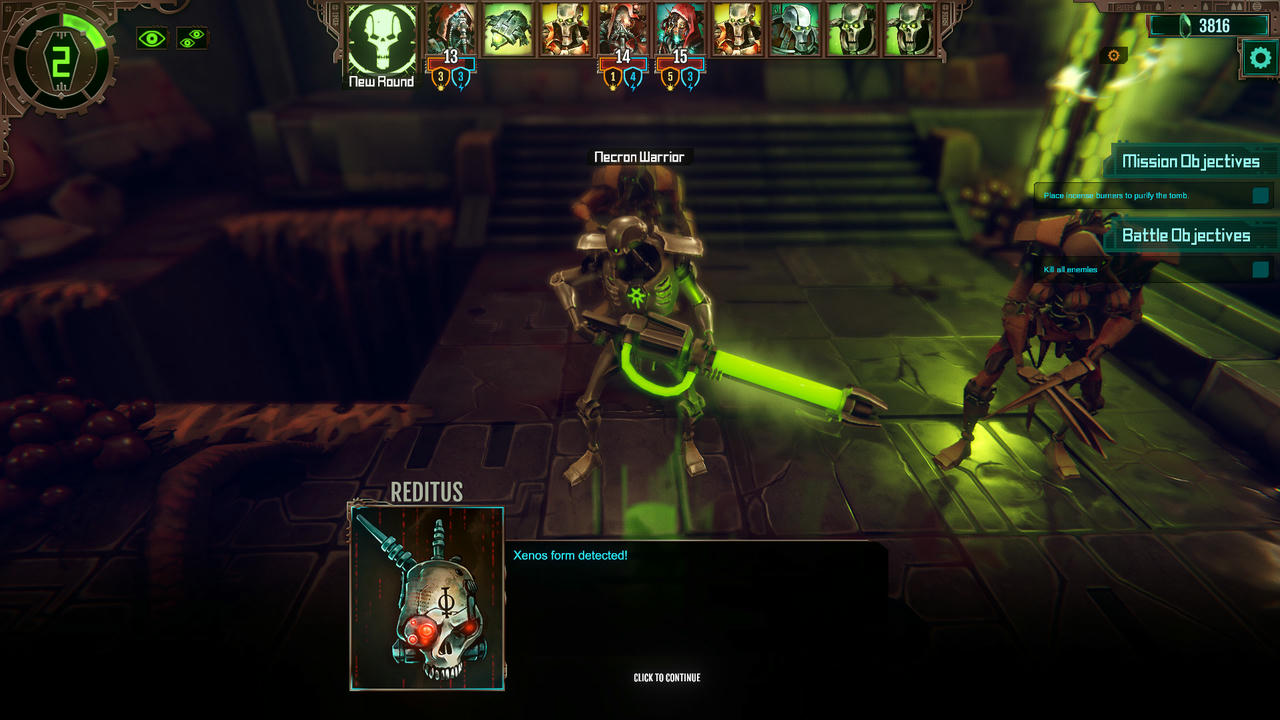Click the blue shield icon under the 15 HP unit
1280x720 pixels.
click(691, 76)
